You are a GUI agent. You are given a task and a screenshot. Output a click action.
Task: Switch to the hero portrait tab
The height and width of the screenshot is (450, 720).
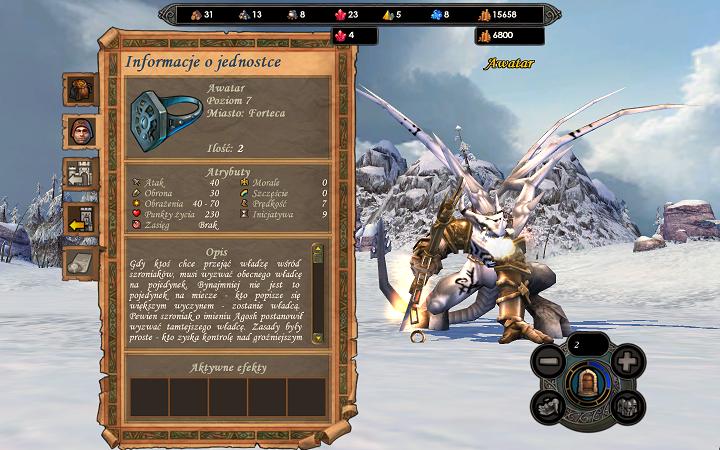coord(80,130)
